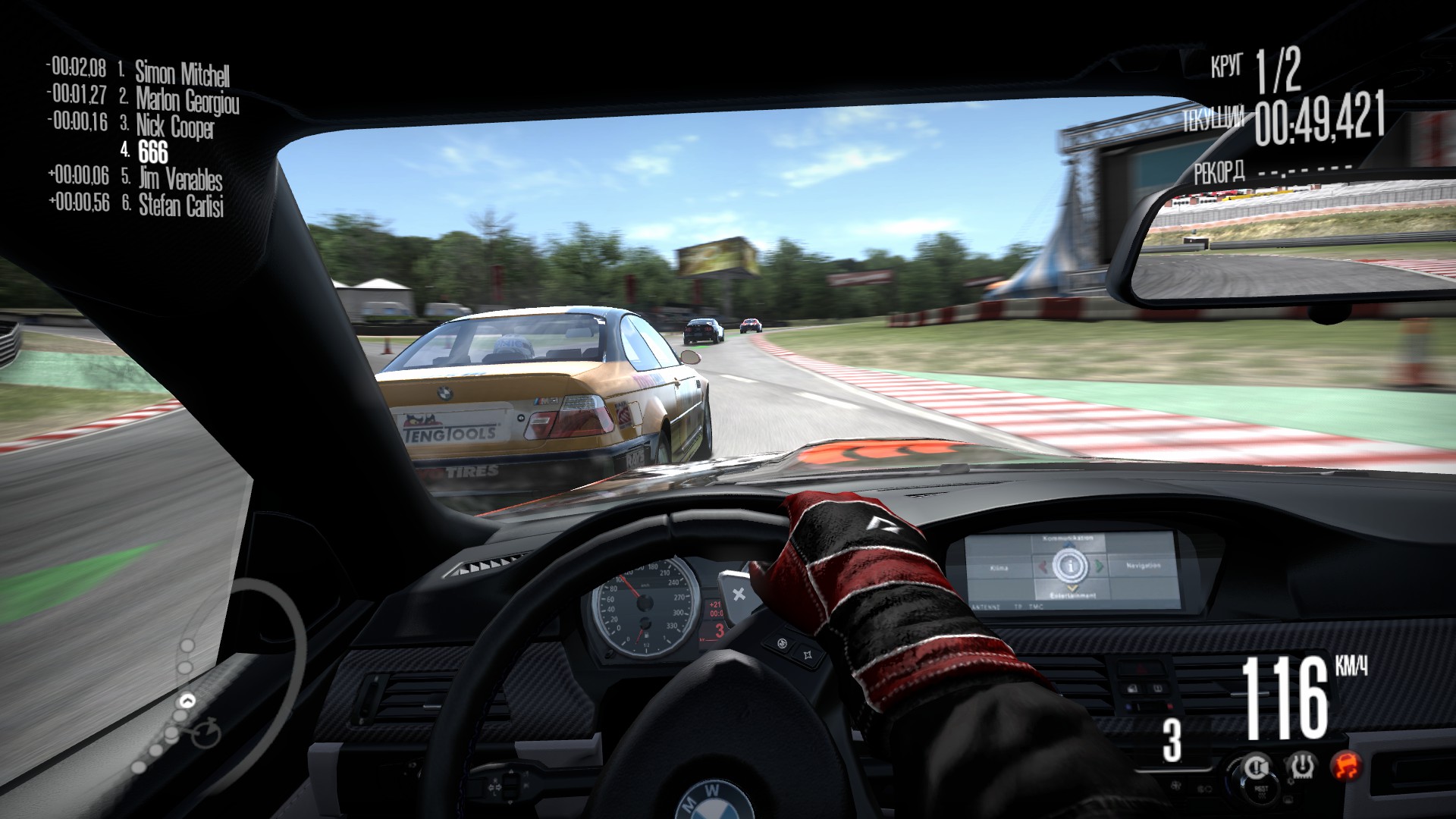Select Jim Venables in the standings
Screen dimensions: 1456x819
point(180,180)
